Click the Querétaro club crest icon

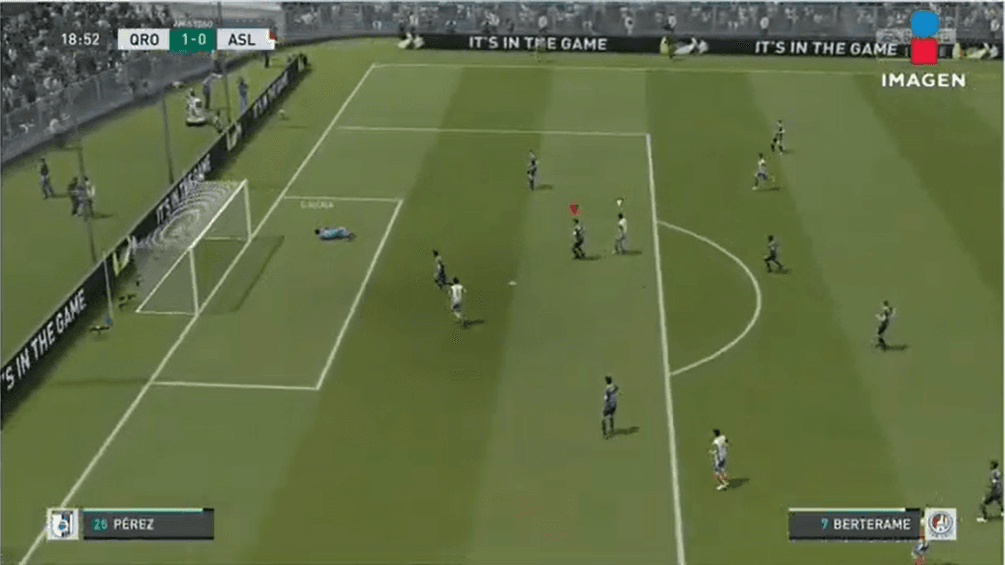(x=62, y=524)
